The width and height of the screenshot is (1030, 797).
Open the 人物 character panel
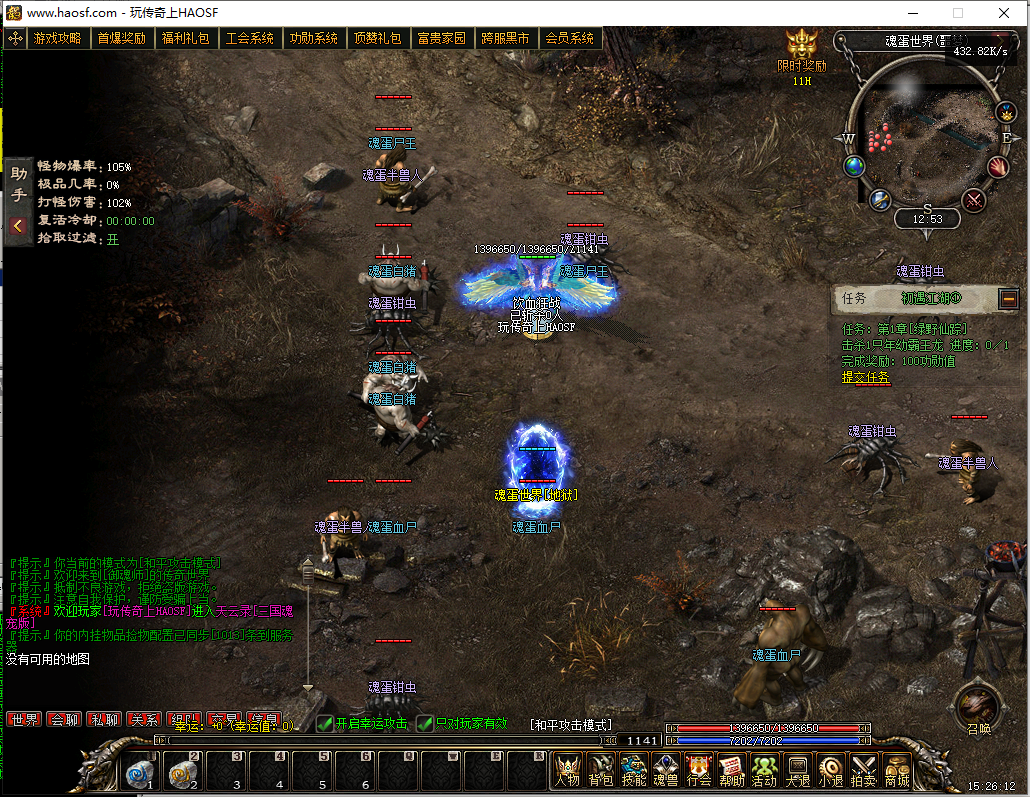pyautogui.click(x=567, y=770)
